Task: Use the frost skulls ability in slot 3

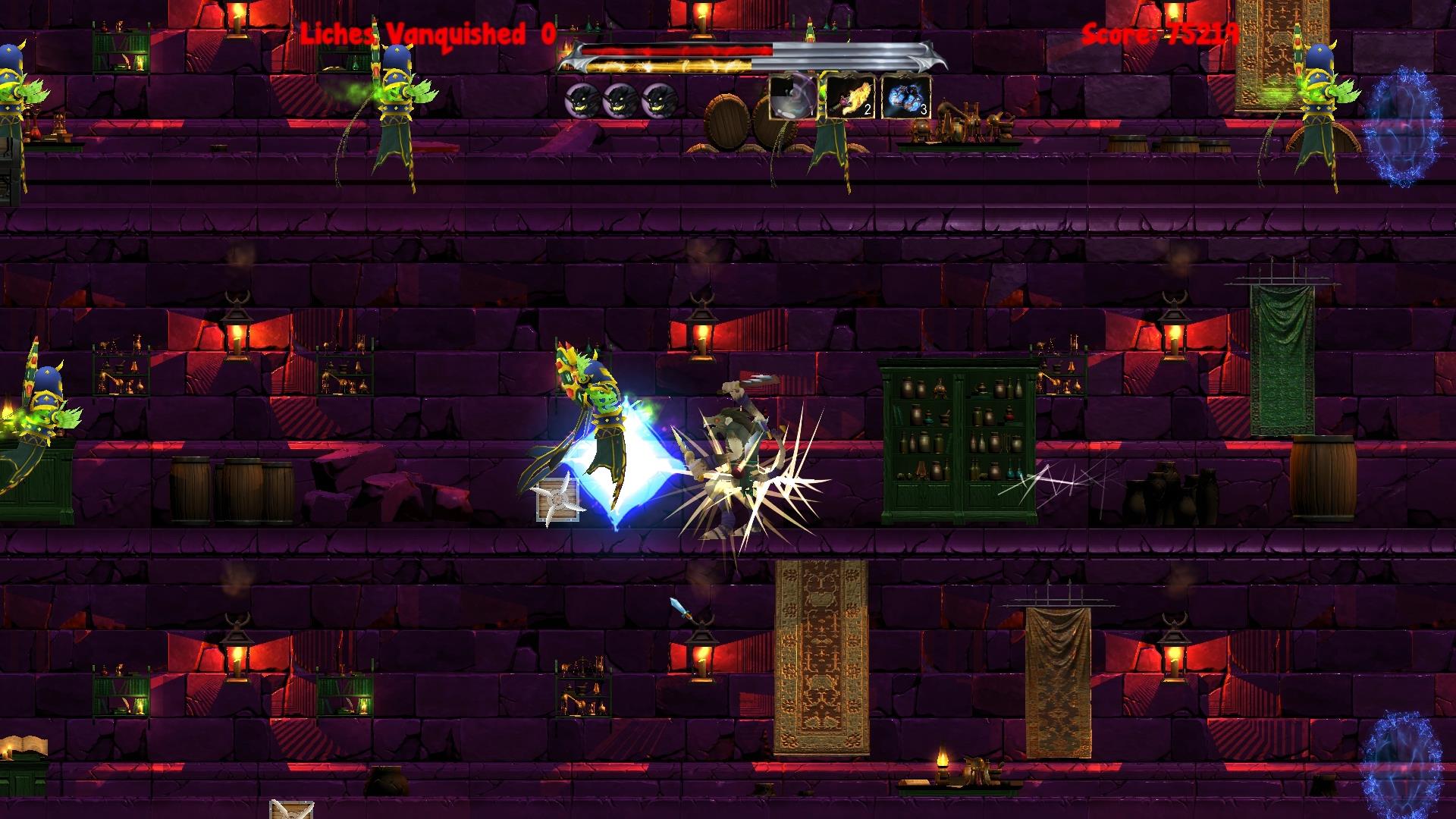Action: coord(904,99)
